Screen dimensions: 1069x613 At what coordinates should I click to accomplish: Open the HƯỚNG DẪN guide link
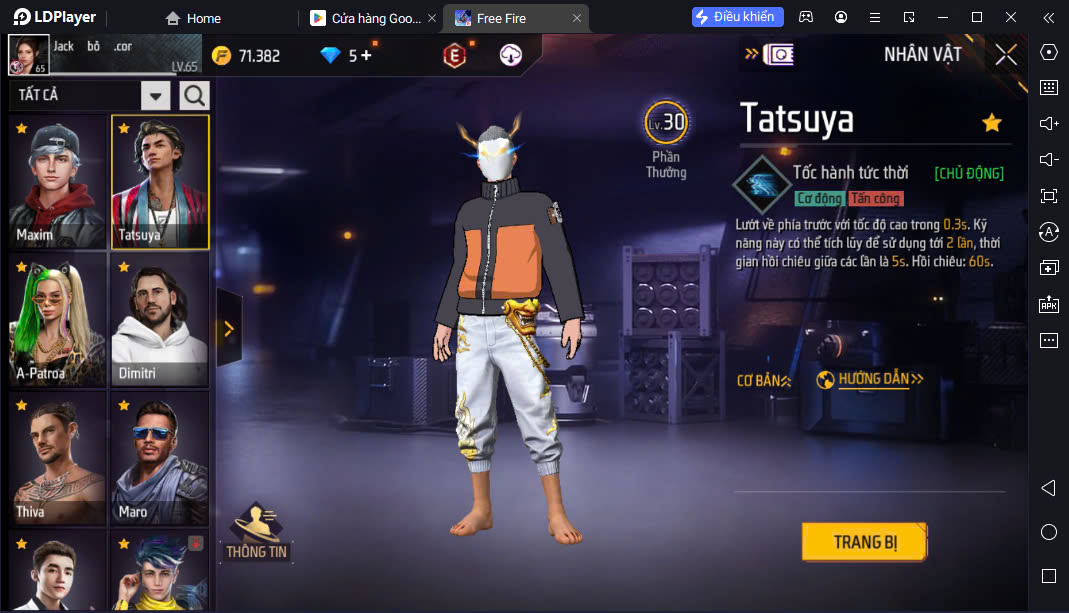pos(869,380)
